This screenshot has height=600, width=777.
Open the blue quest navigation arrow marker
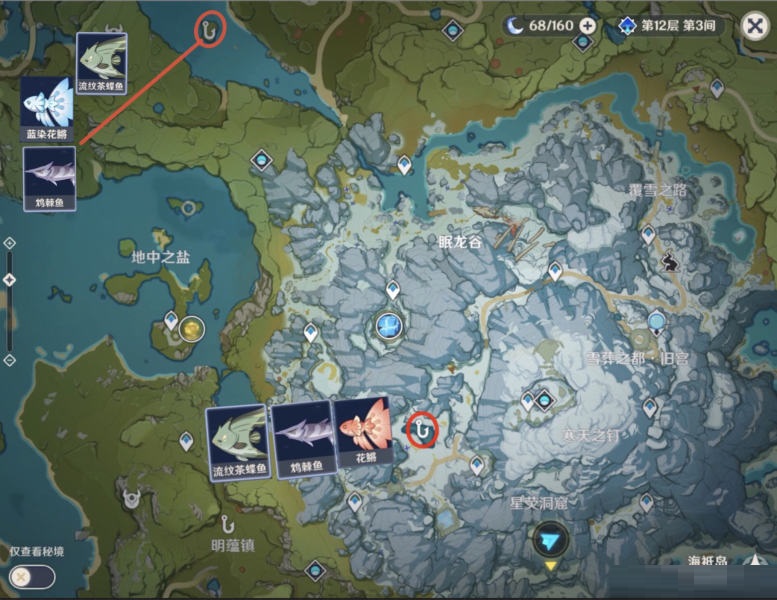point(550,540)
